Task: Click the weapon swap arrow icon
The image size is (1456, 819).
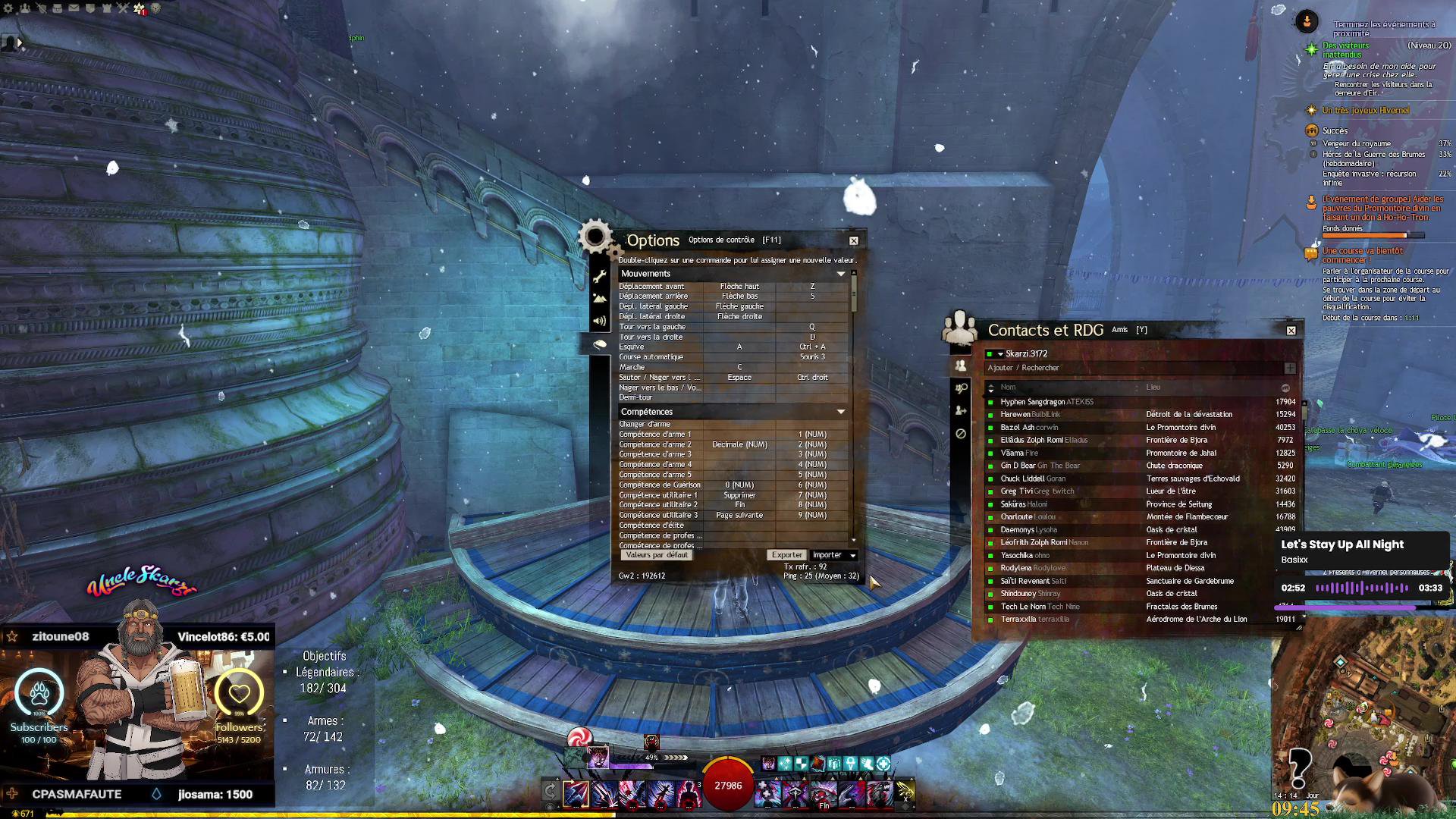Action: coord(551,792)
